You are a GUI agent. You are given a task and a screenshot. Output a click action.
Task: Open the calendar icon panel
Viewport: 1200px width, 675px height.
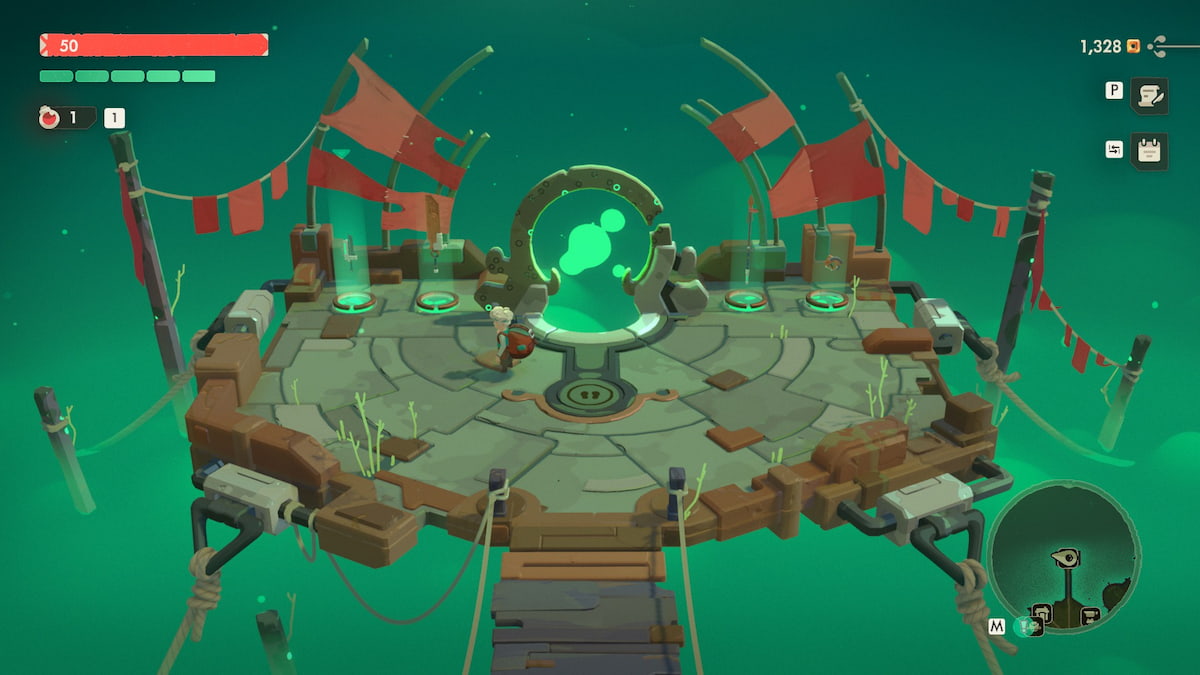1149,150
